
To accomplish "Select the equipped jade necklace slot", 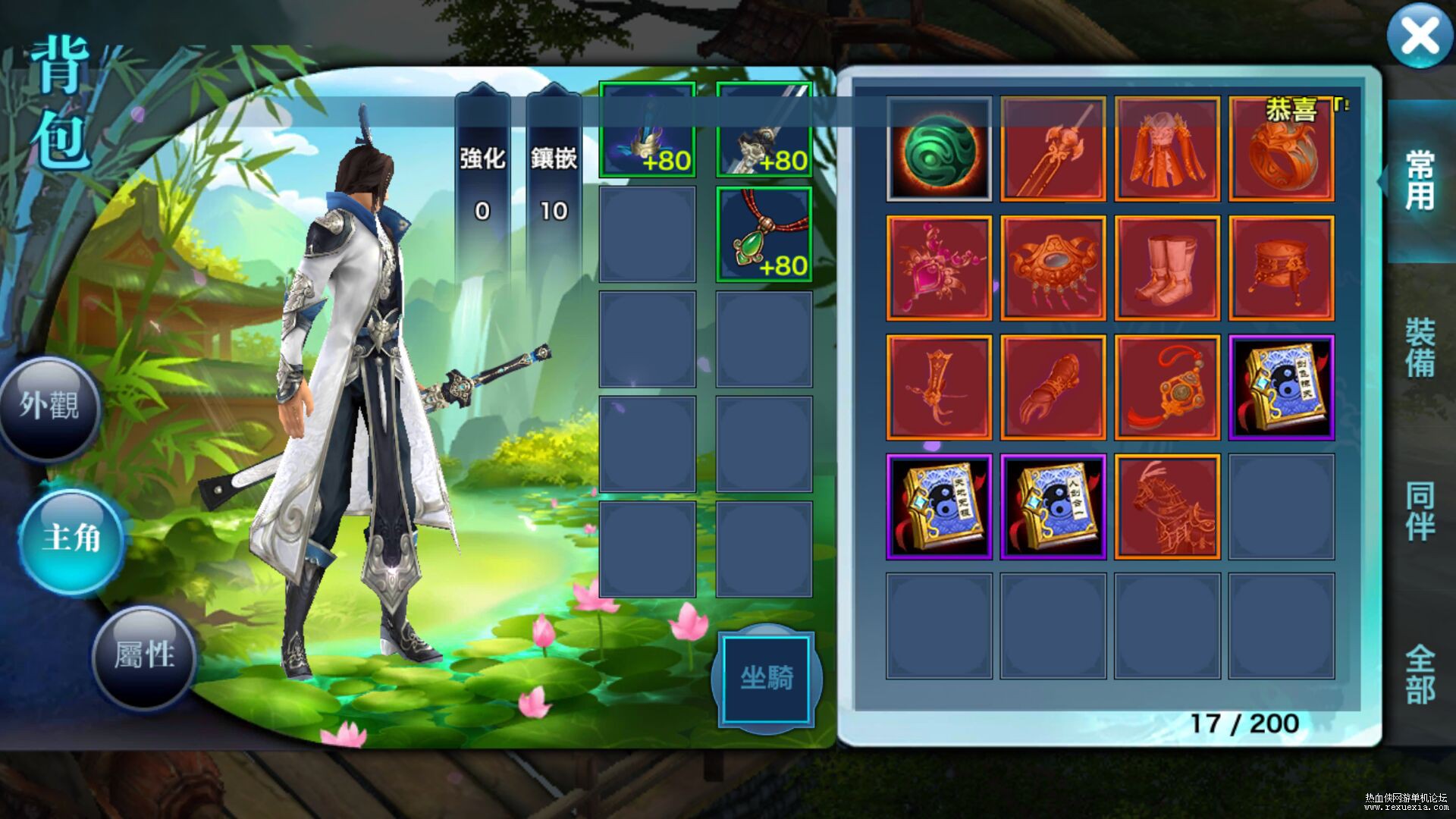I will (764, 235).
